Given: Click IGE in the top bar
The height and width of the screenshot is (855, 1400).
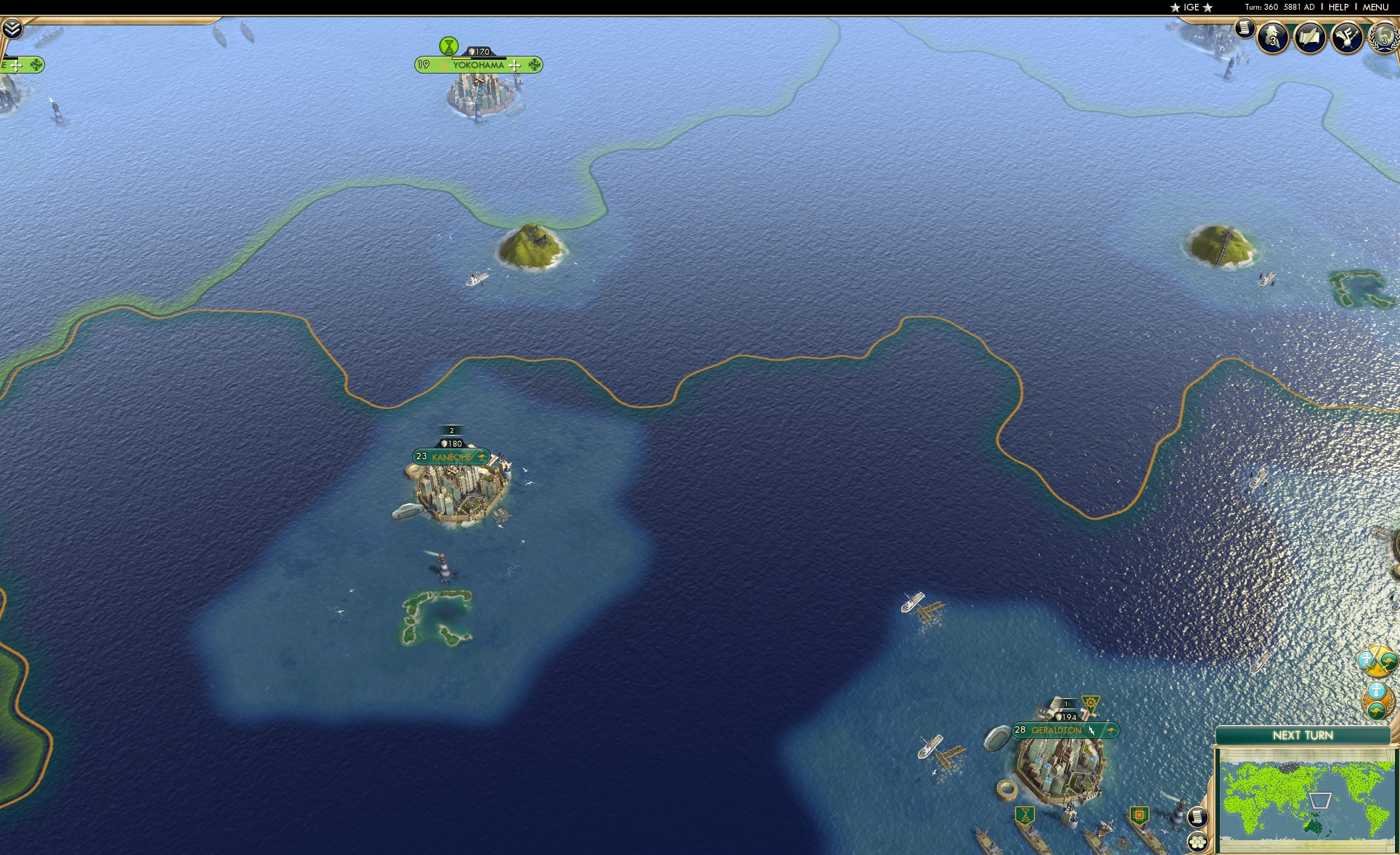Looking at the screenshot, I should coord(1191,7).
